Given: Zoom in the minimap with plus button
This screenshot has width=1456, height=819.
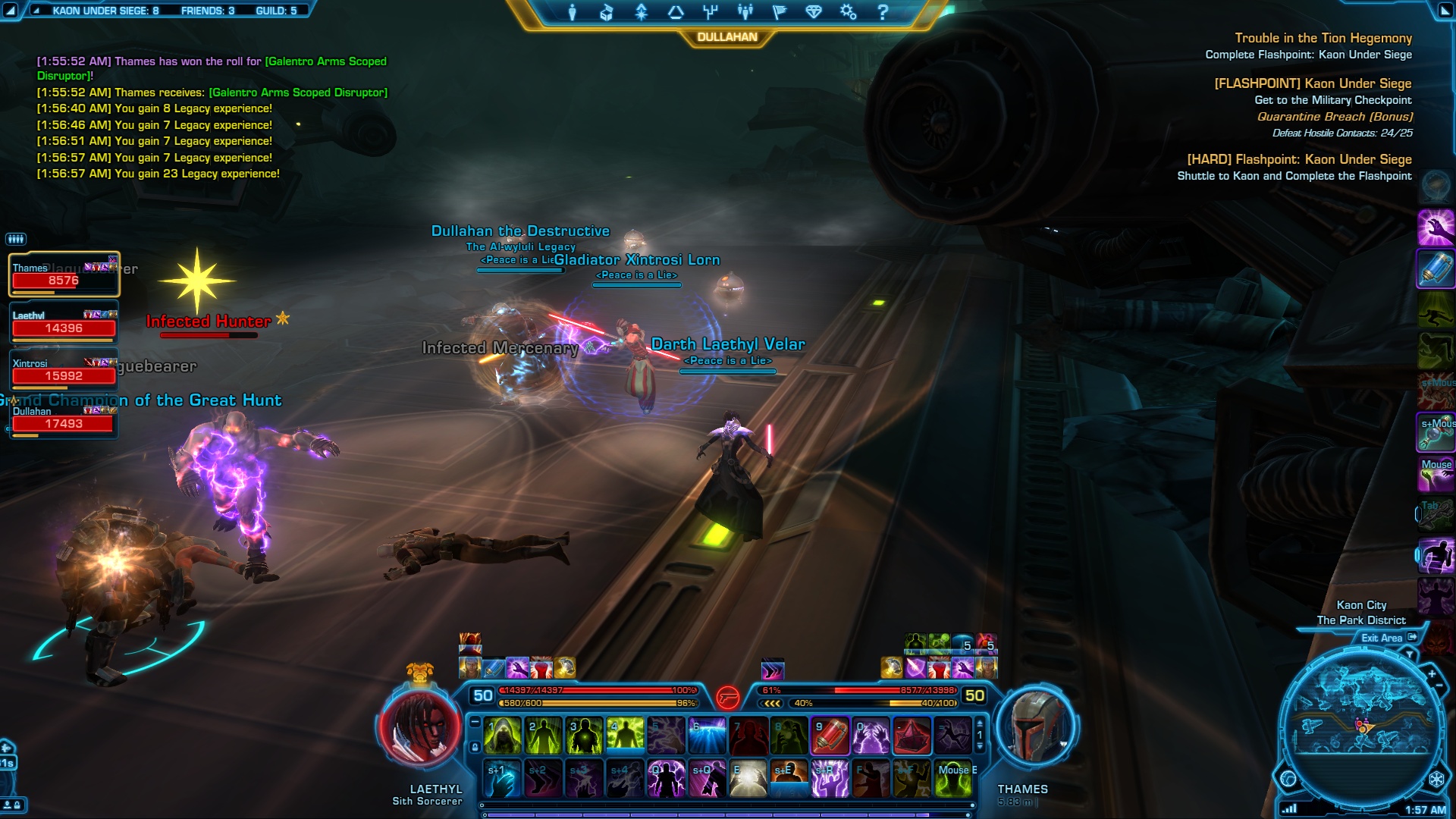Looking at the screenshot, I should coord(1432,674).
